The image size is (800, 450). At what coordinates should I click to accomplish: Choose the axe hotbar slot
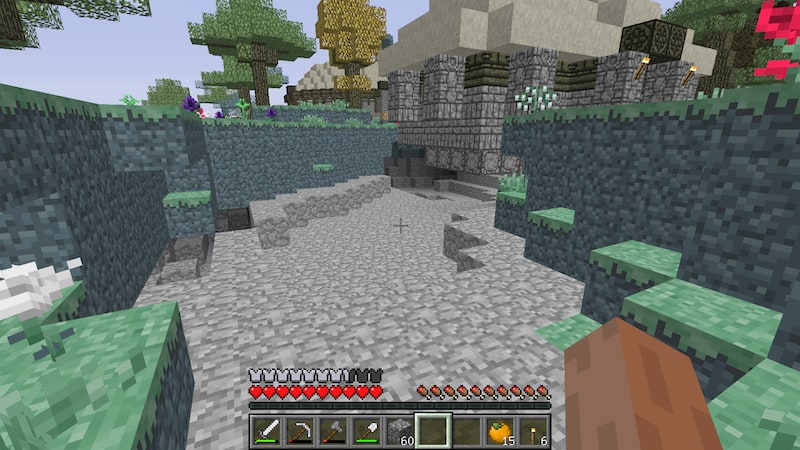coord(333,431)
